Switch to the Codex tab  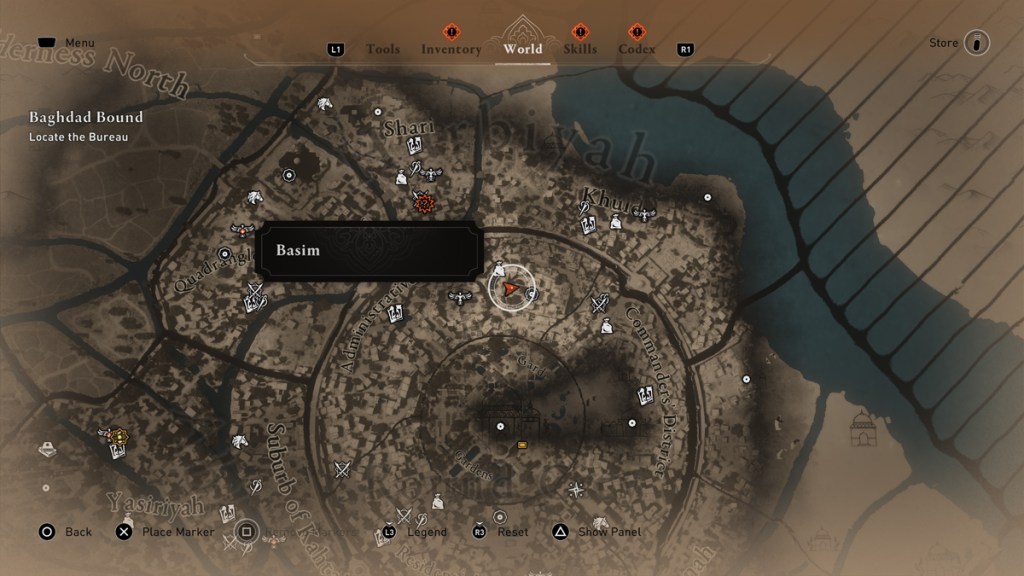point(637,49)
